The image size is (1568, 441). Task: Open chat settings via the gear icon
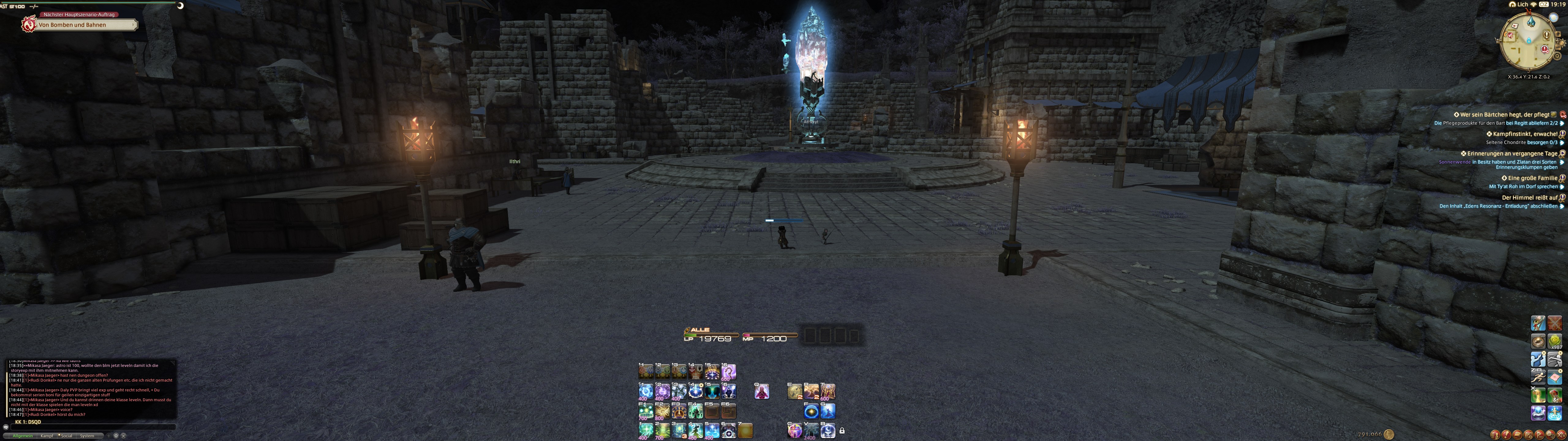pos(116,435)
